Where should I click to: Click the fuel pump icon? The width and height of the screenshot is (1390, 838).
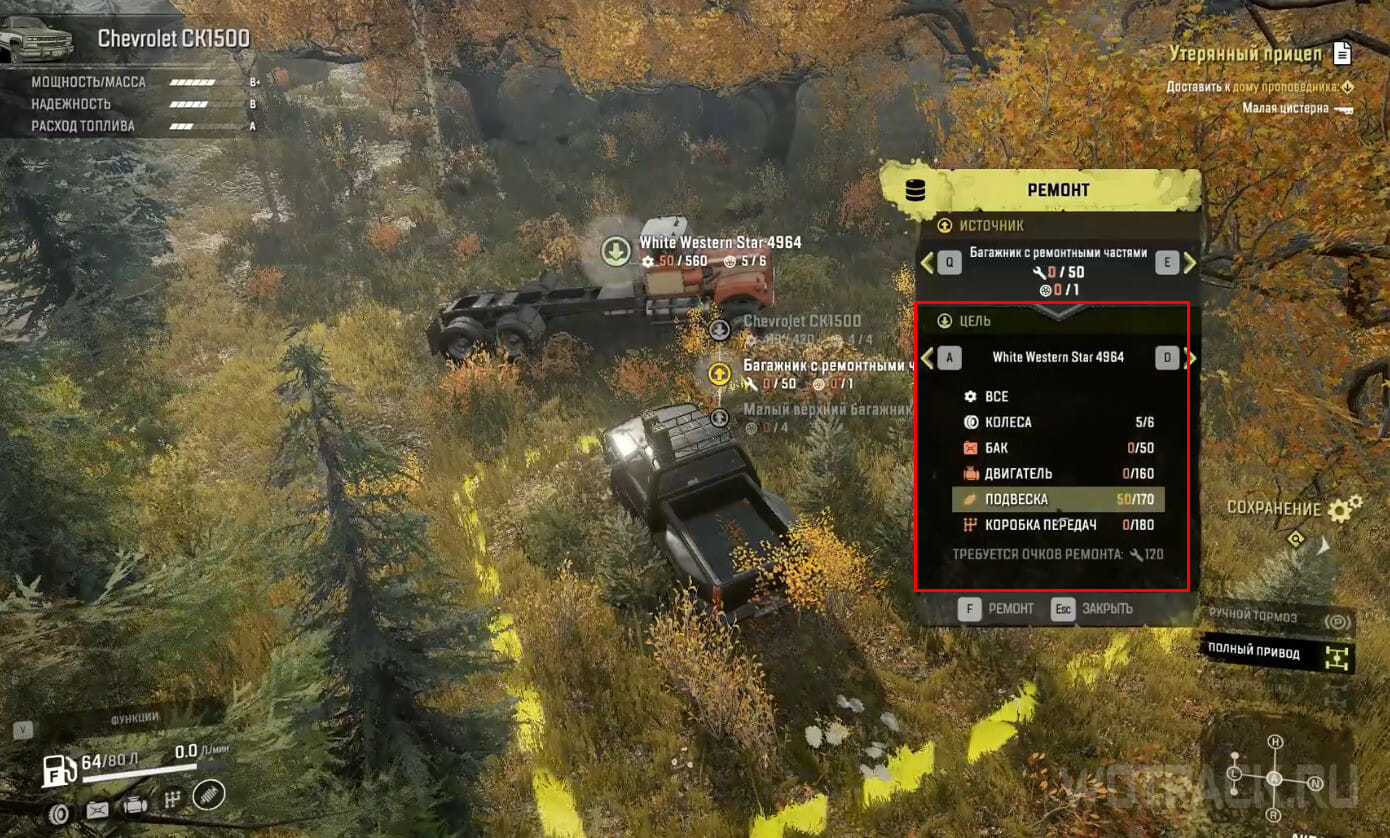[59, 769]
